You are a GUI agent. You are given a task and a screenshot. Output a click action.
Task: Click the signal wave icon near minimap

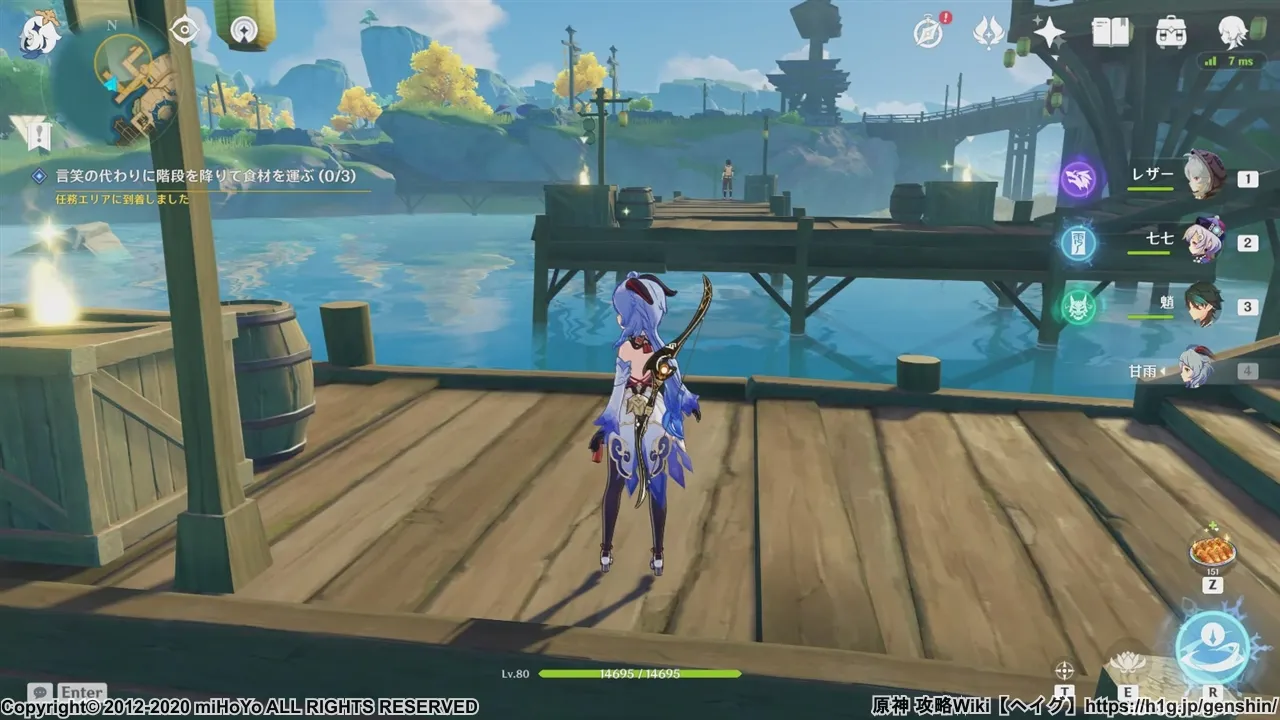click(243, 31)
